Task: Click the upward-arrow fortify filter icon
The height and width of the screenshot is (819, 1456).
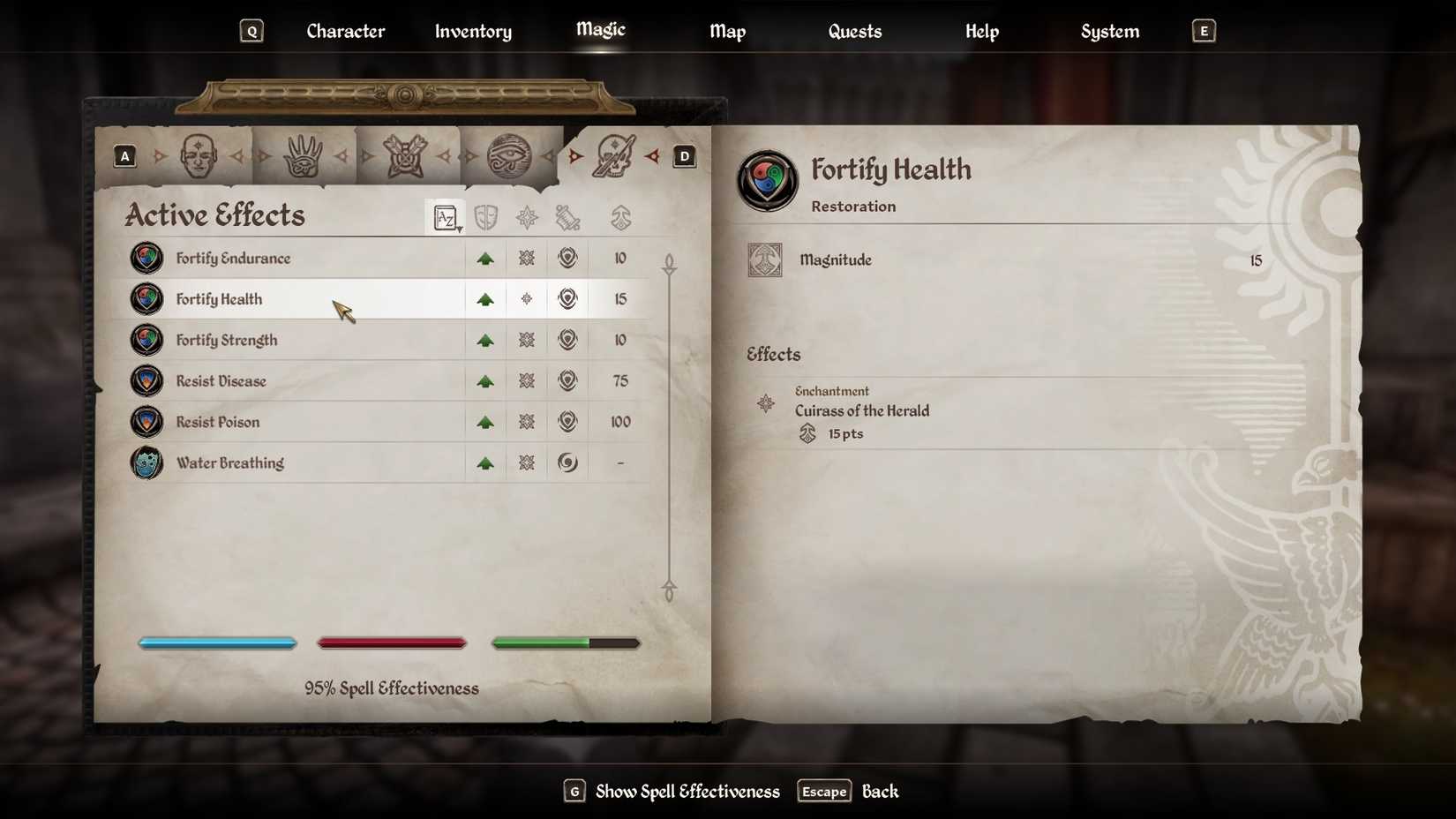Action: [x=620, y=217]
